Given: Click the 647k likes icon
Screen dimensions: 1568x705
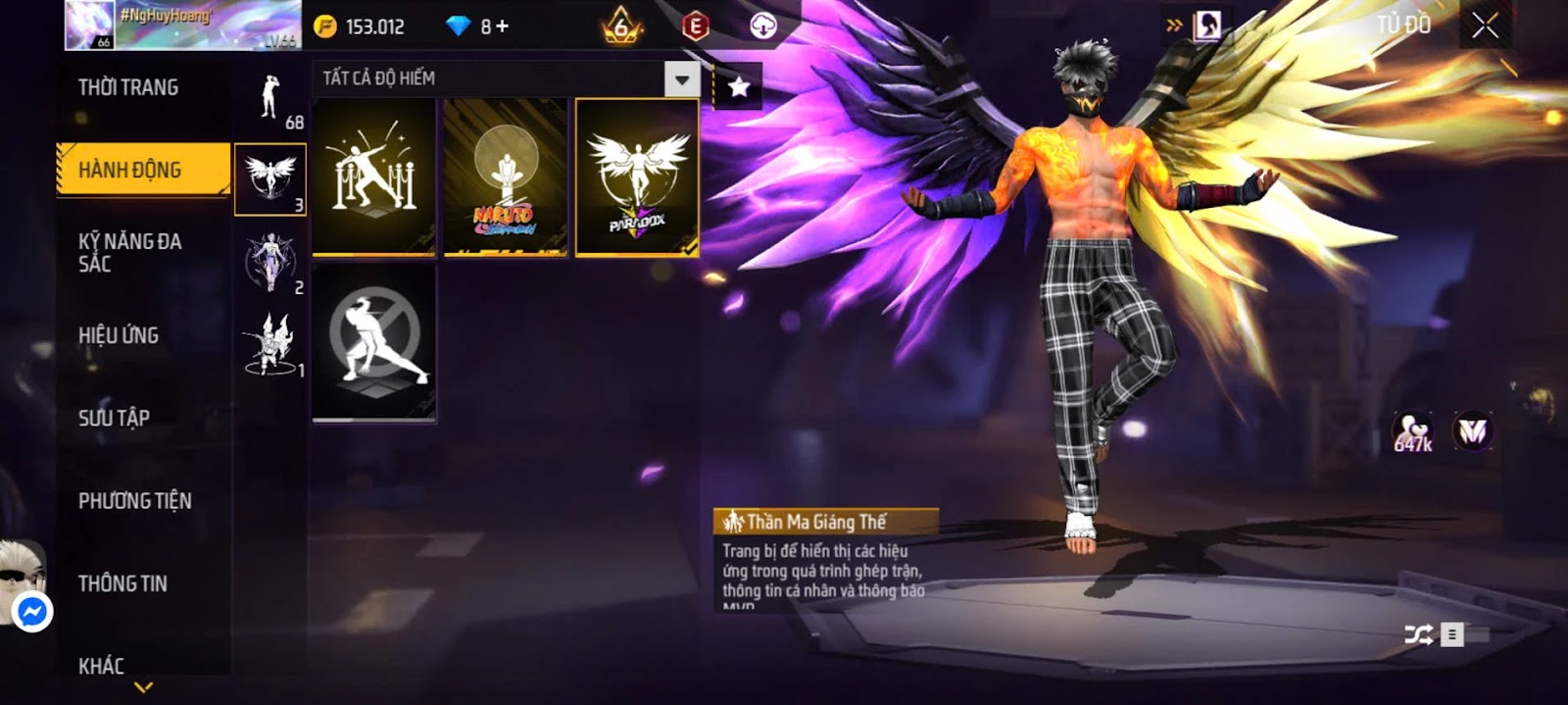Looking at the screenshot, I should click(x=1412, y=432).
